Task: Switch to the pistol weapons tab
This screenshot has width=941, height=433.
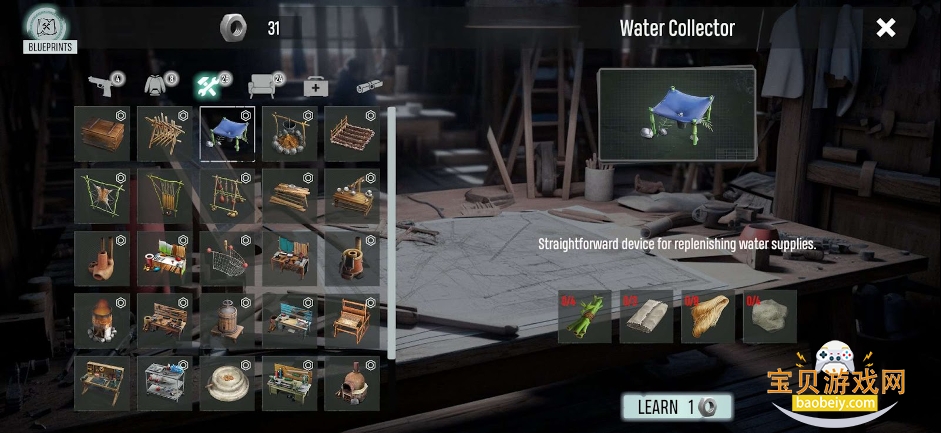Action: (103, 84)
